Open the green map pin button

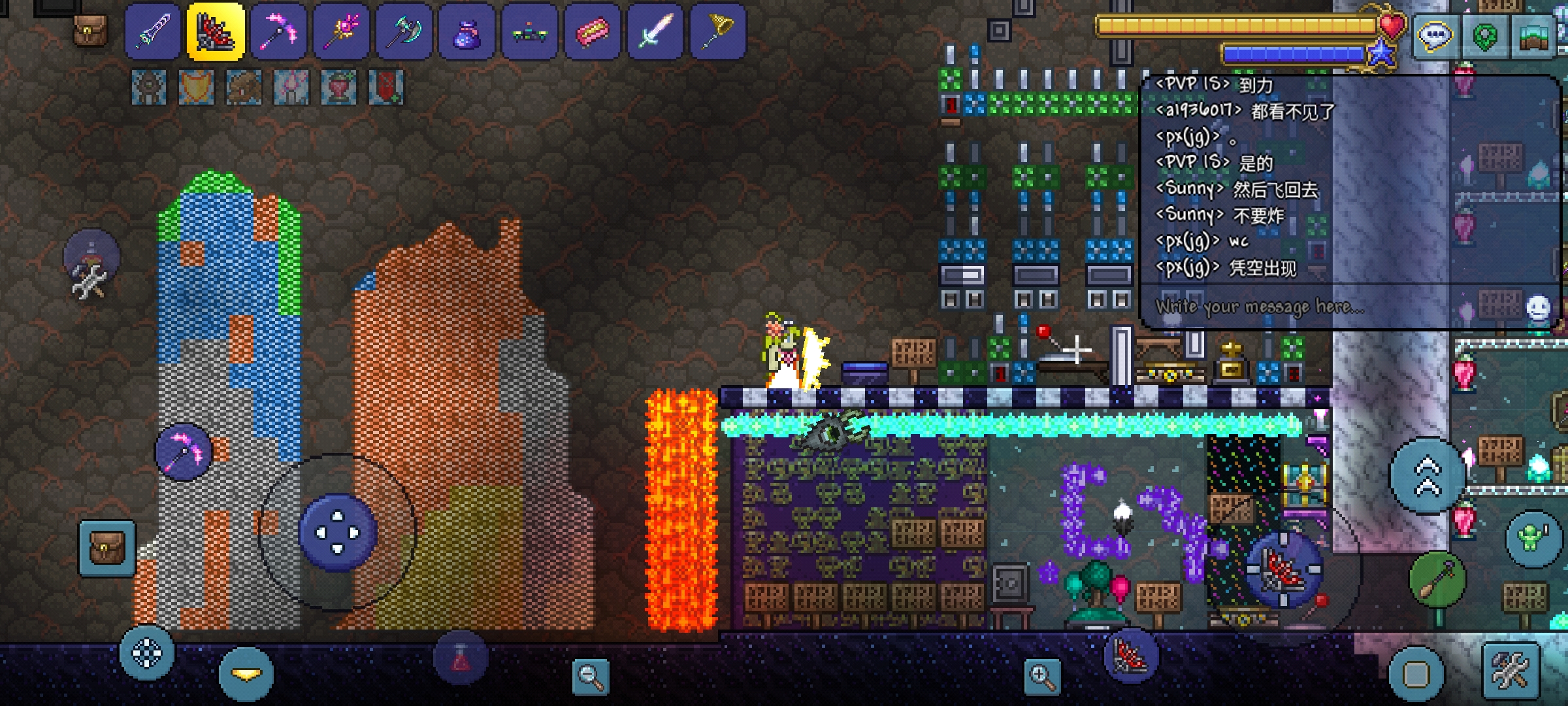[1484, 36]
